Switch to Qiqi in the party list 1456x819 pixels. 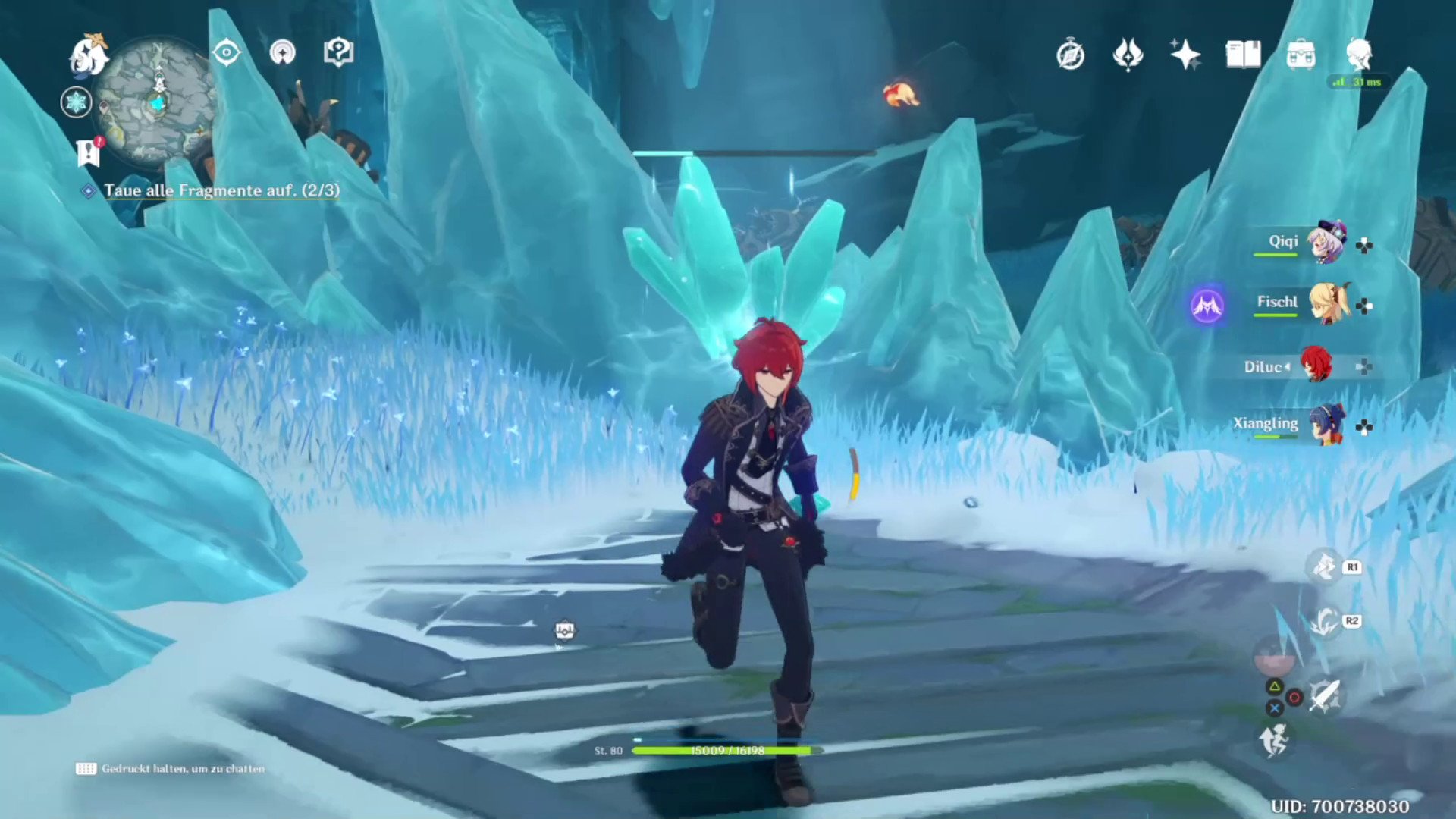tap(1326, 243)
